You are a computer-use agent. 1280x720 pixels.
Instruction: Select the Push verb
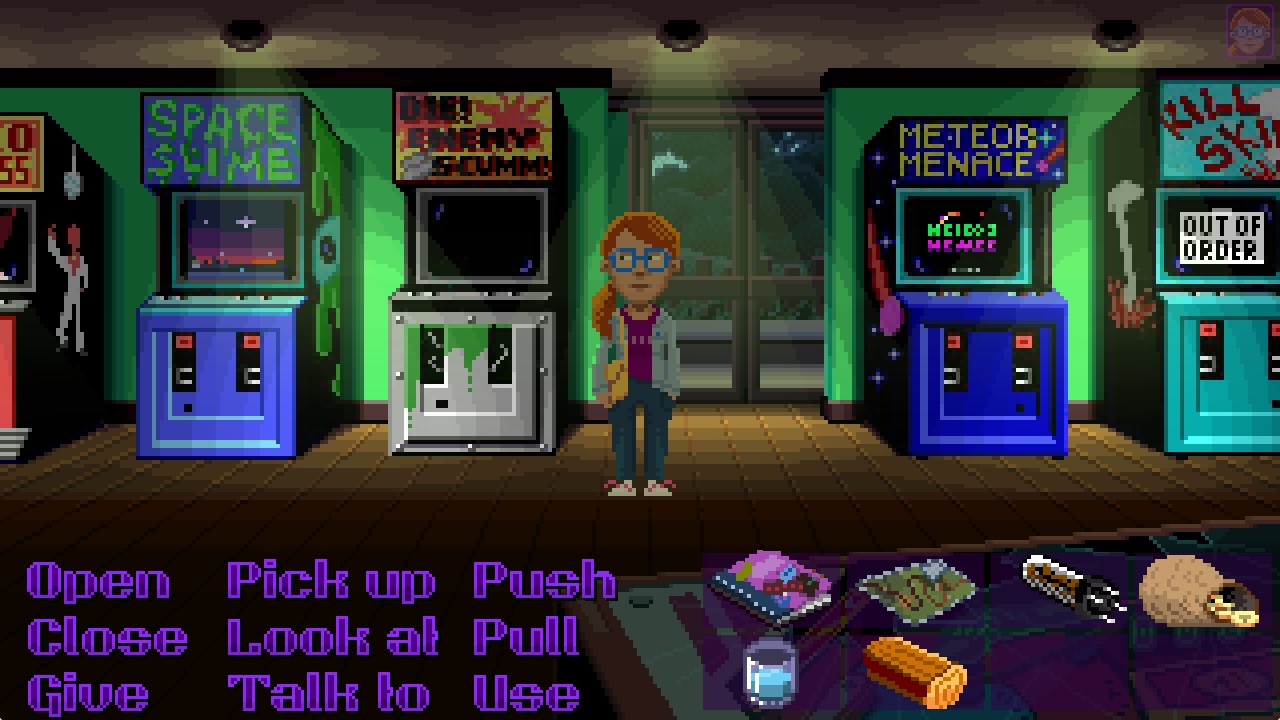coord(545,580)
